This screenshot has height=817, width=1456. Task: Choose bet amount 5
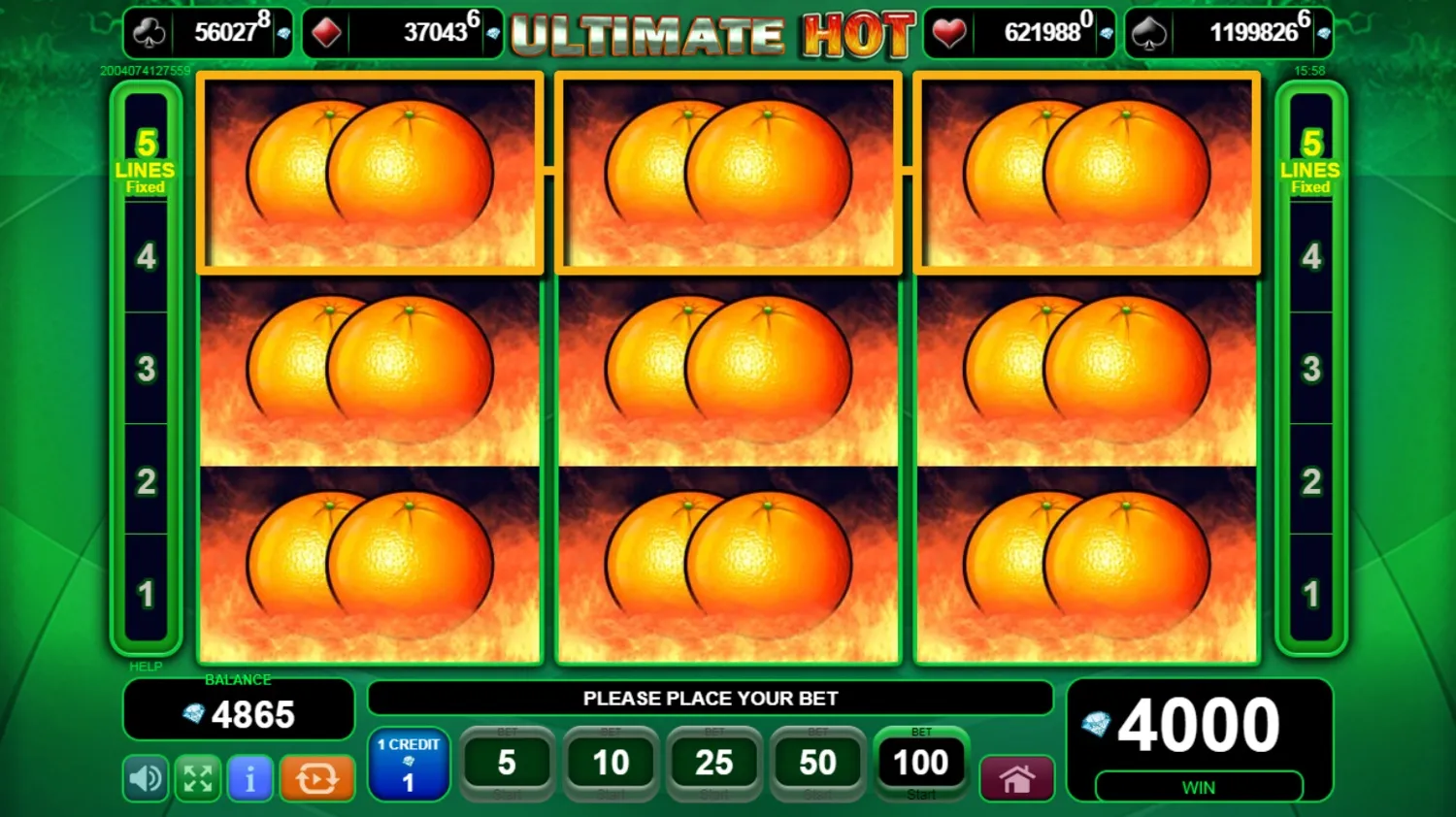tap(508, 764)
